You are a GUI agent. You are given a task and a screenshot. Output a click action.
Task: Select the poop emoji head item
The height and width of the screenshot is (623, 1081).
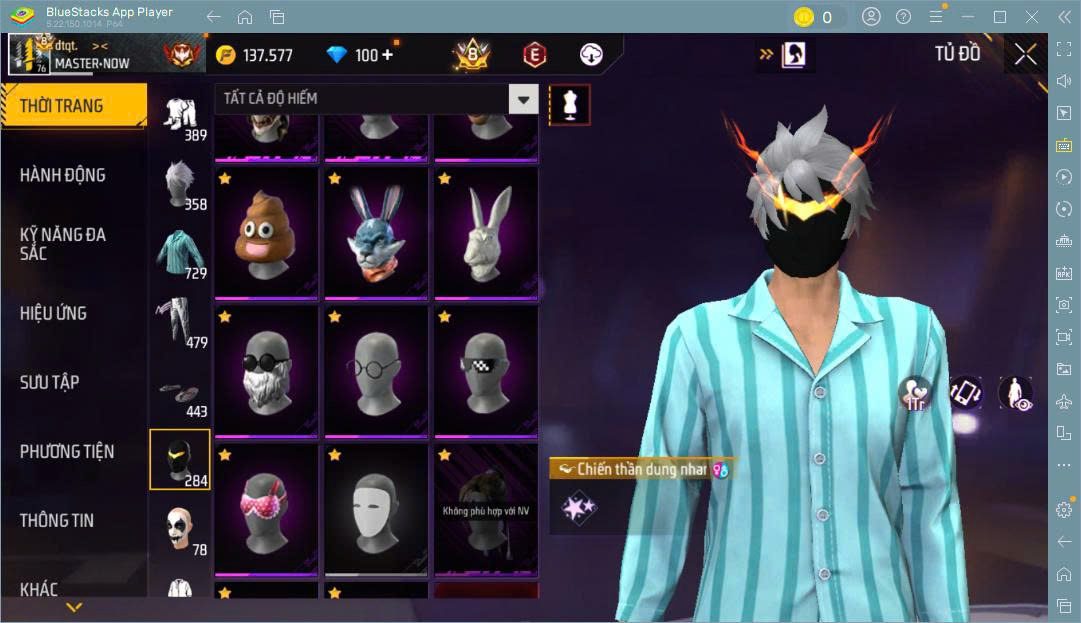pyautogui.click(x=266, y=232)
